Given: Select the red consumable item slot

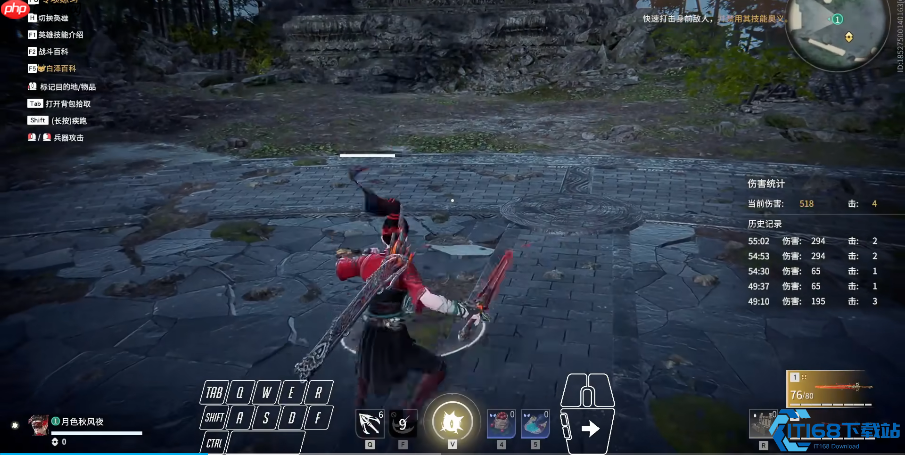Looking at the screenshot, I should click(x=500, y=424).
